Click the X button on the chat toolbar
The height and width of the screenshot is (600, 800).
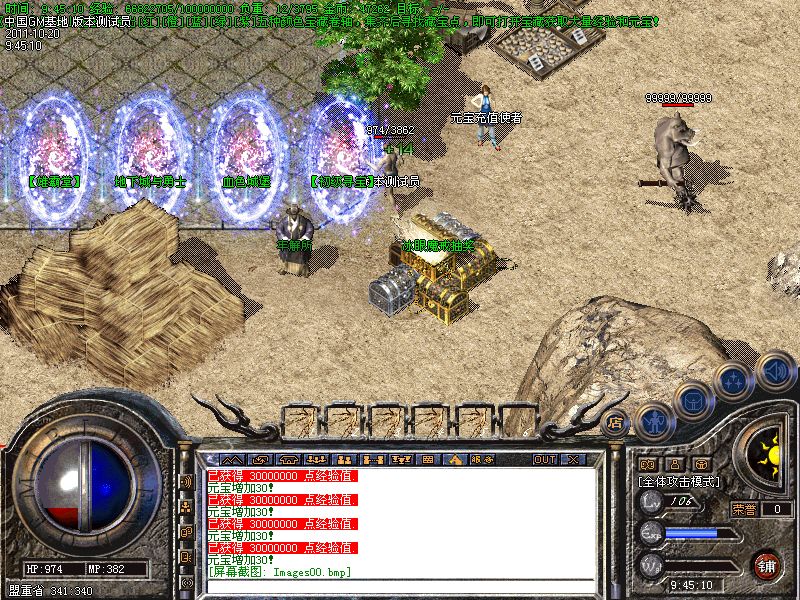pyautogui.click(x=572, y=460)
